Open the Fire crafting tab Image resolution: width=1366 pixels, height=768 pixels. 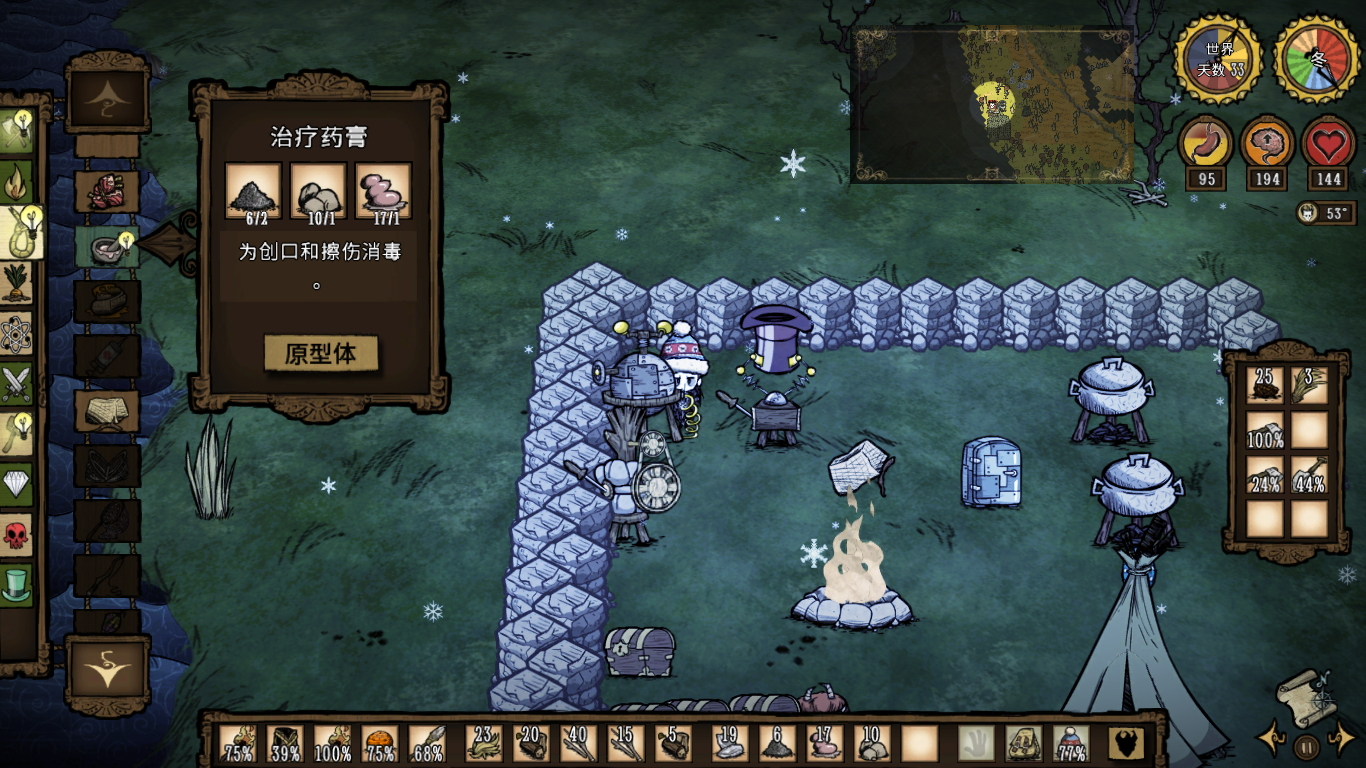click(17, 182)
